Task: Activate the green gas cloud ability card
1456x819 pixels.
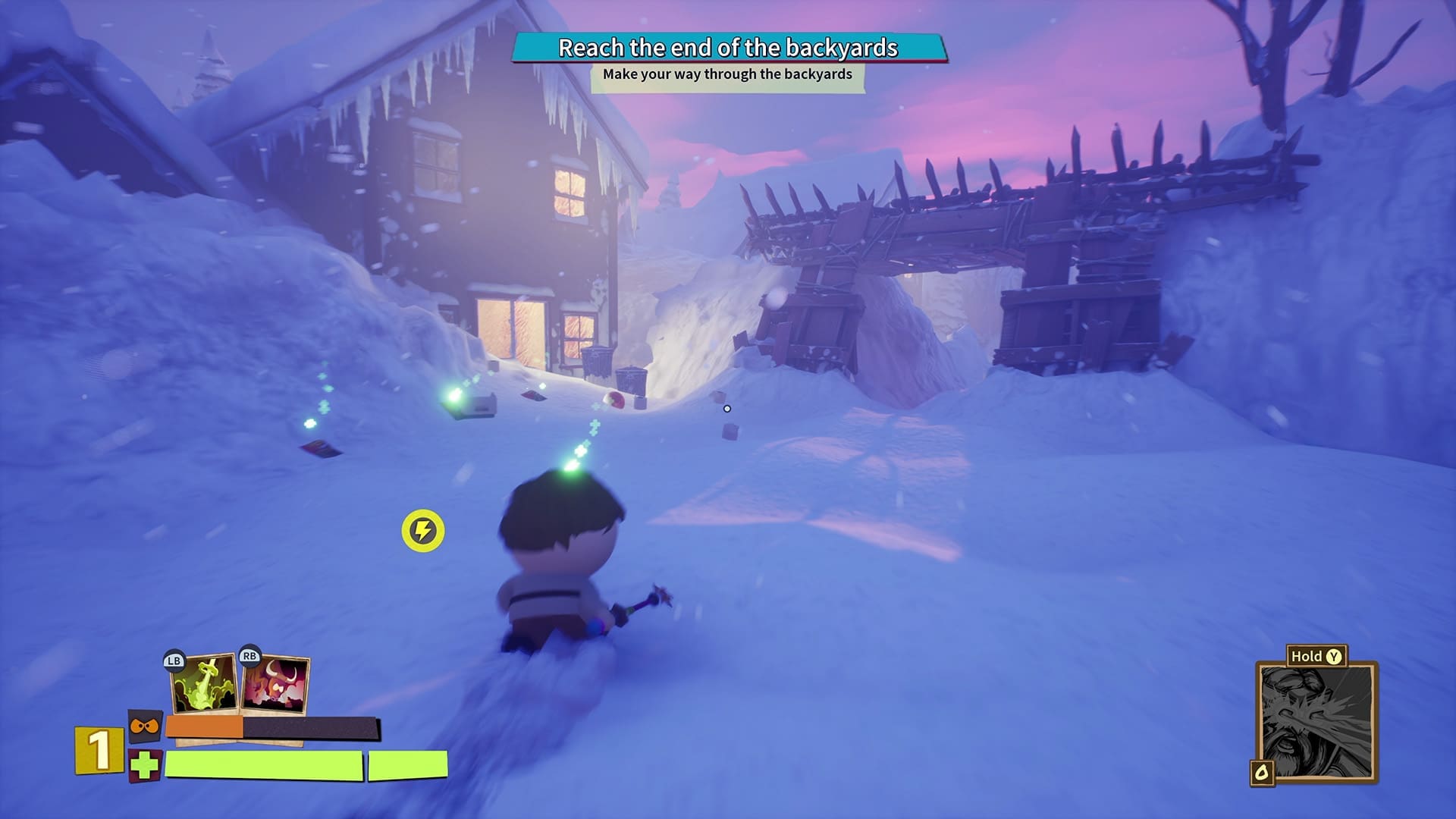Action: 204,682
